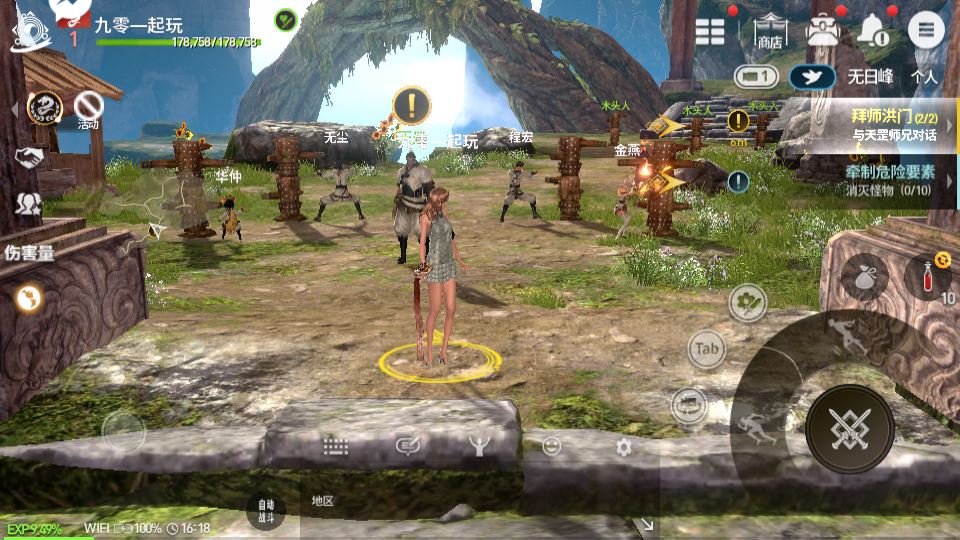Image resolution: width=960 pixels, height=540 pixels.
Task: Open the chat gear settings
Action: coord(624,447)
